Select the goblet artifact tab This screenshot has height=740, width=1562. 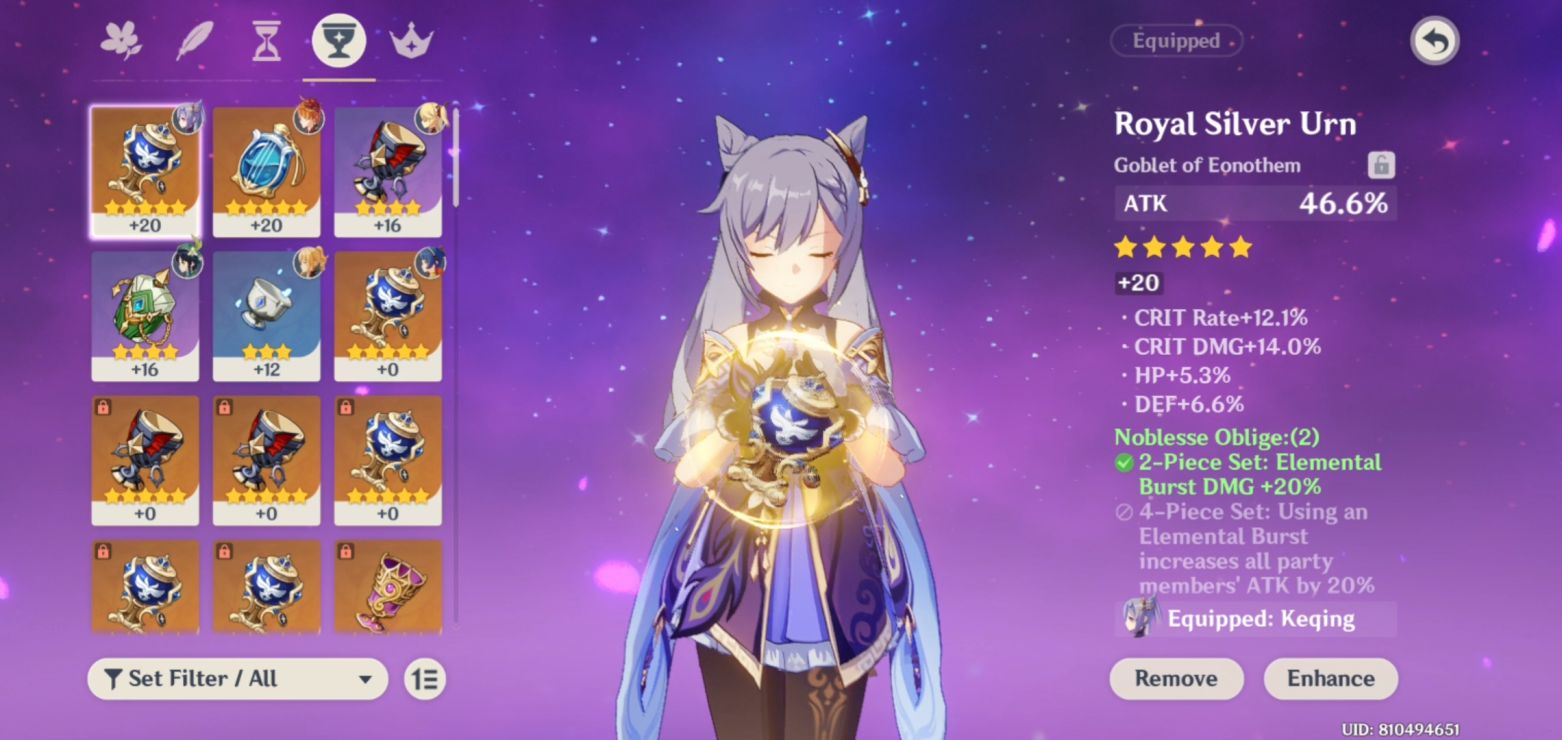click(339, 42)
